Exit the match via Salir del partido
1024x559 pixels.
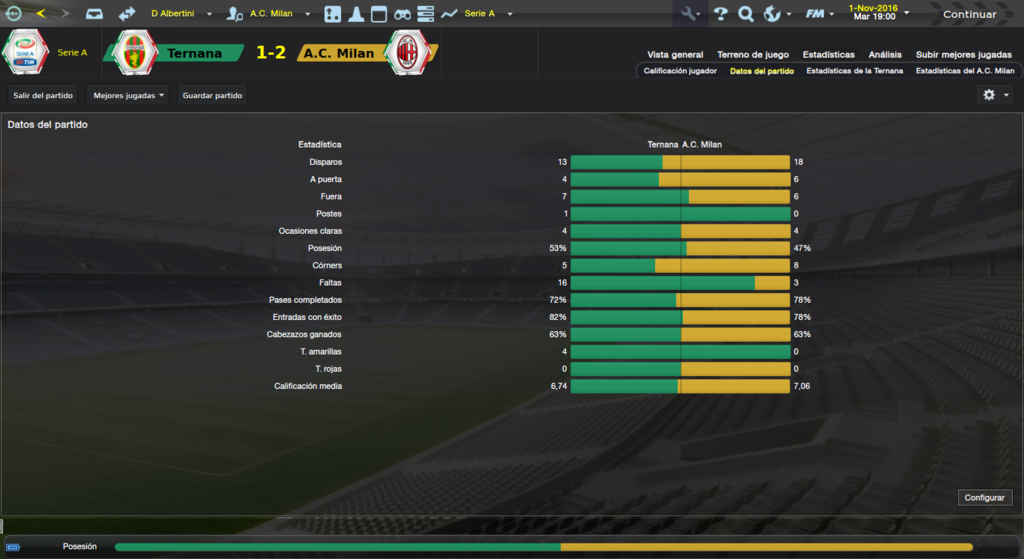click(x=44, y=95)
